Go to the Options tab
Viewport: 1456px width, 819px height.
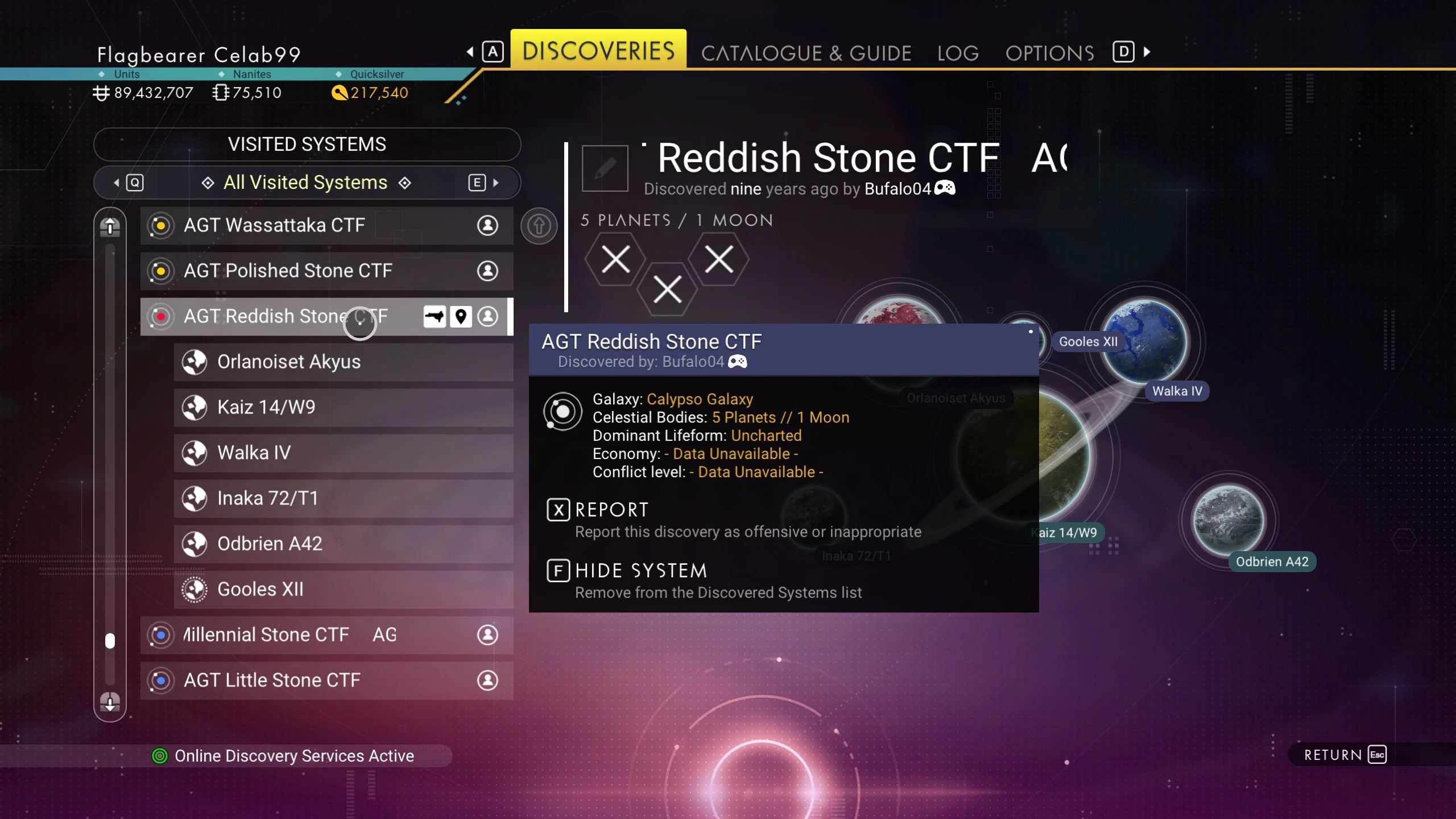(x=1049, y=53)
